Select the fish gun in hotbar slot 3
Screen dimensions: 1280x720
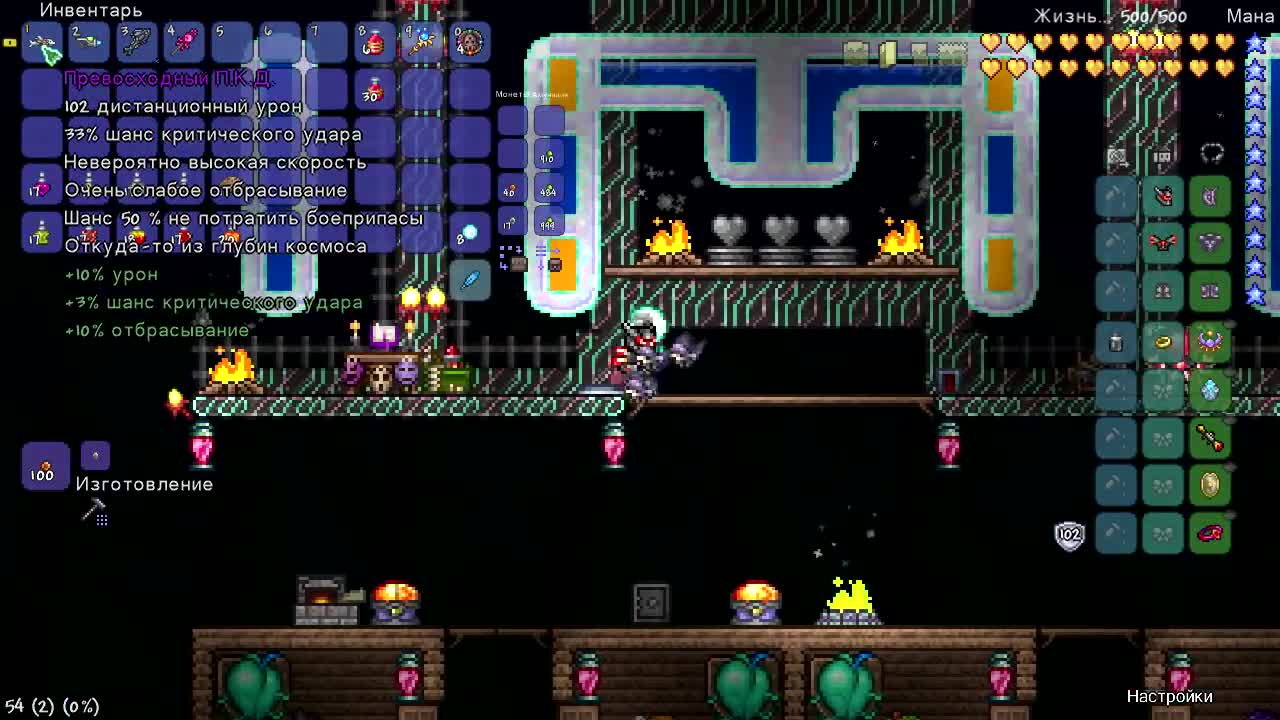pyautogui.click(x=137, y=43)
